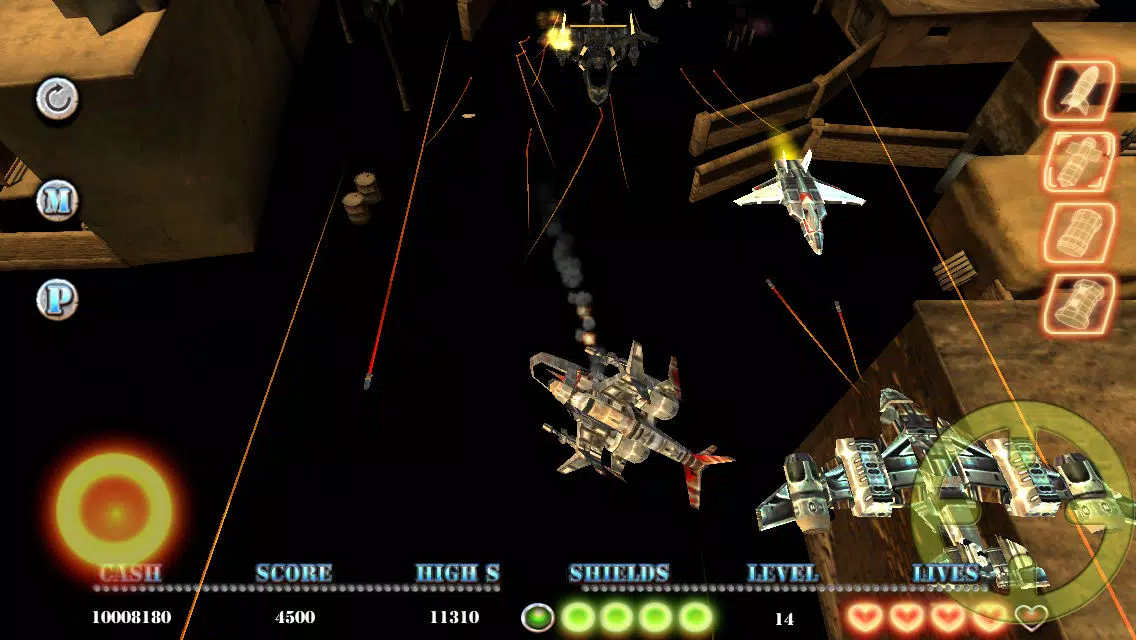This screenshot has height=640, width=1136.
Task: Open the menu with the M button
Action: pyautogui.click(x=57, y=201)
